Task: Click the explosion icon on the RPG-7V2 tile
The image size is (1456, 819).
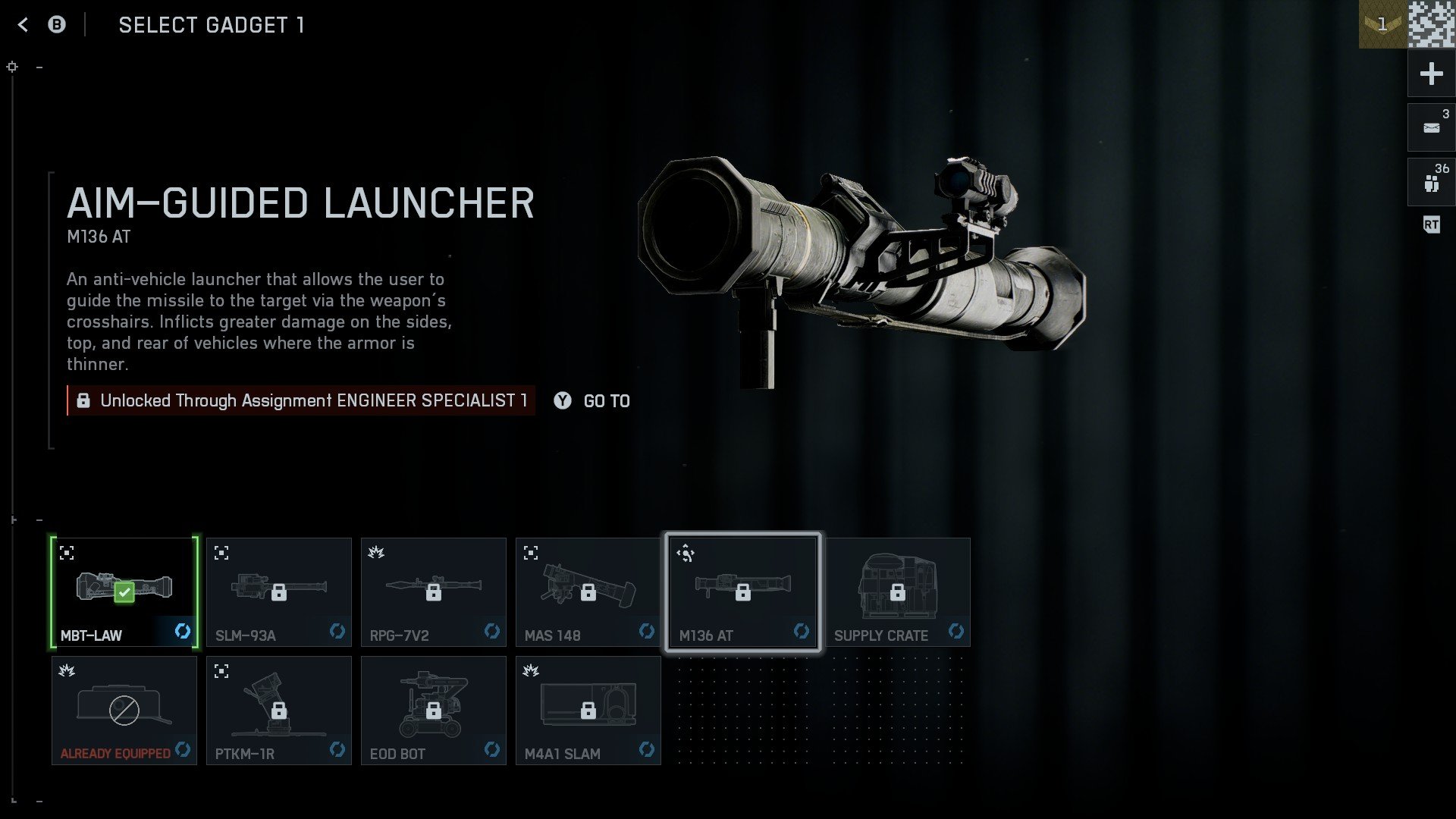Action: pyautogui.click(x=377, y=553)
